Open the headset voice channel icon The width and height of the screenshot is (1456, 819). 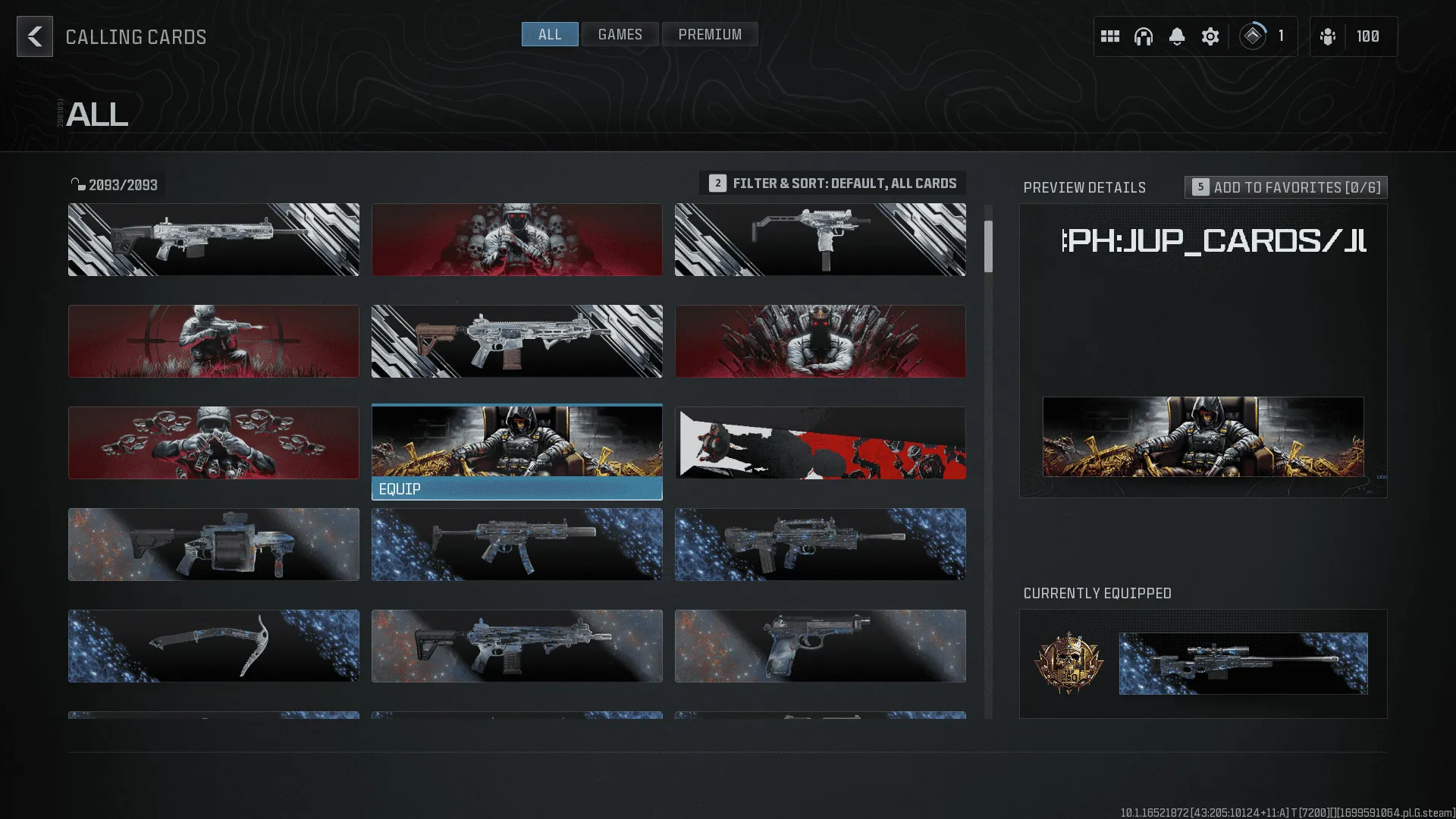coord(1144,36)
